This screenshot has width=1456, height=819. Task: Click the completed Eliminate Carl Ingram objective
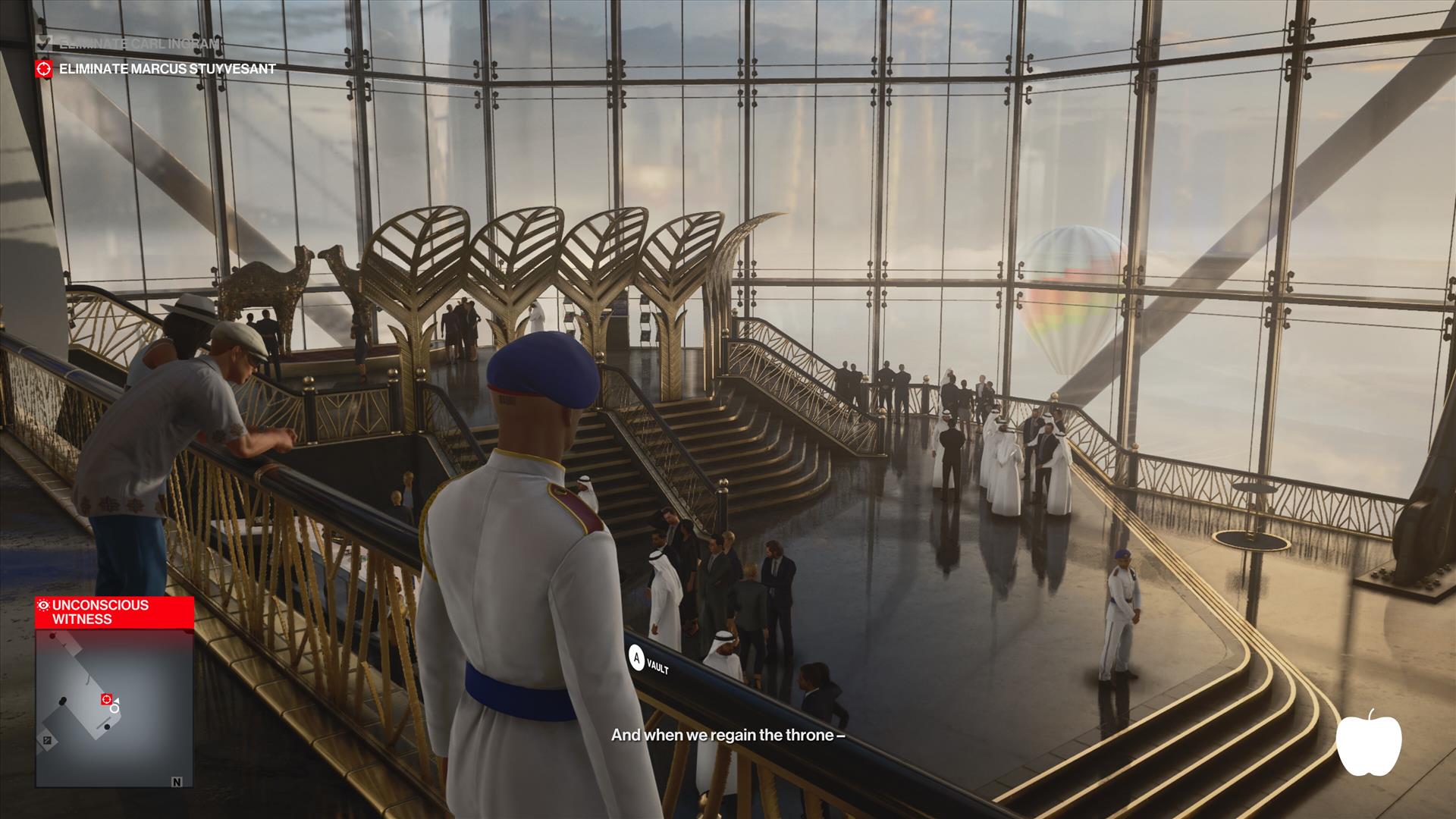139,44
